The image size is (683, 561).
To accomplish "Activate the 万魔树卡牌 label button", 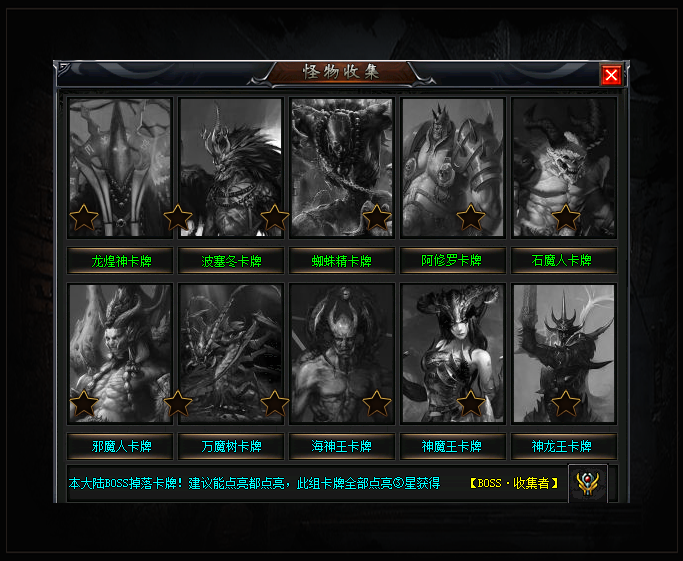I will click(x=231, y=446).
